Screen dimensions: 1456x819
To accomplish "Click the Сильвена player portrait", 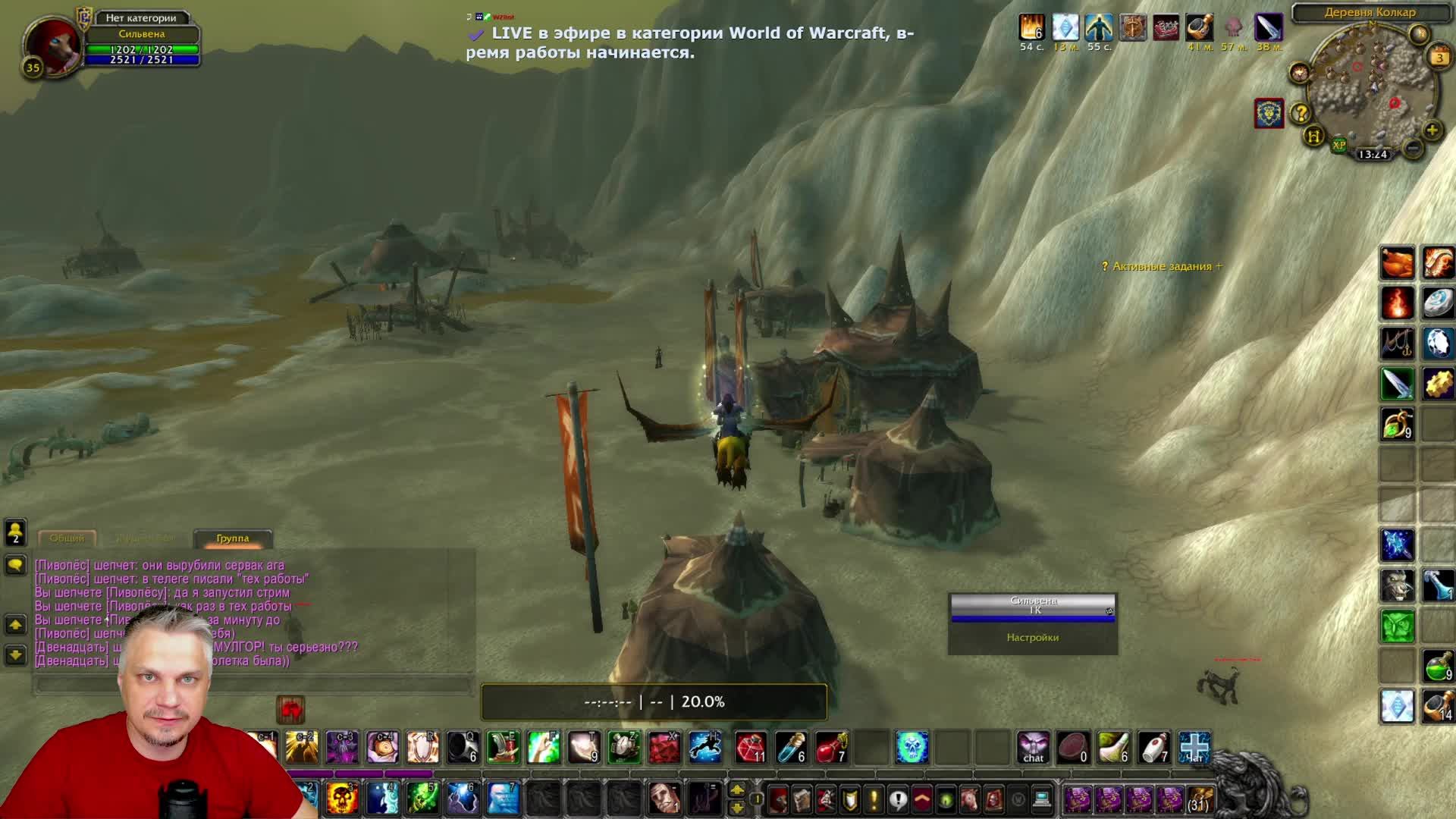I will click(52, 43).
